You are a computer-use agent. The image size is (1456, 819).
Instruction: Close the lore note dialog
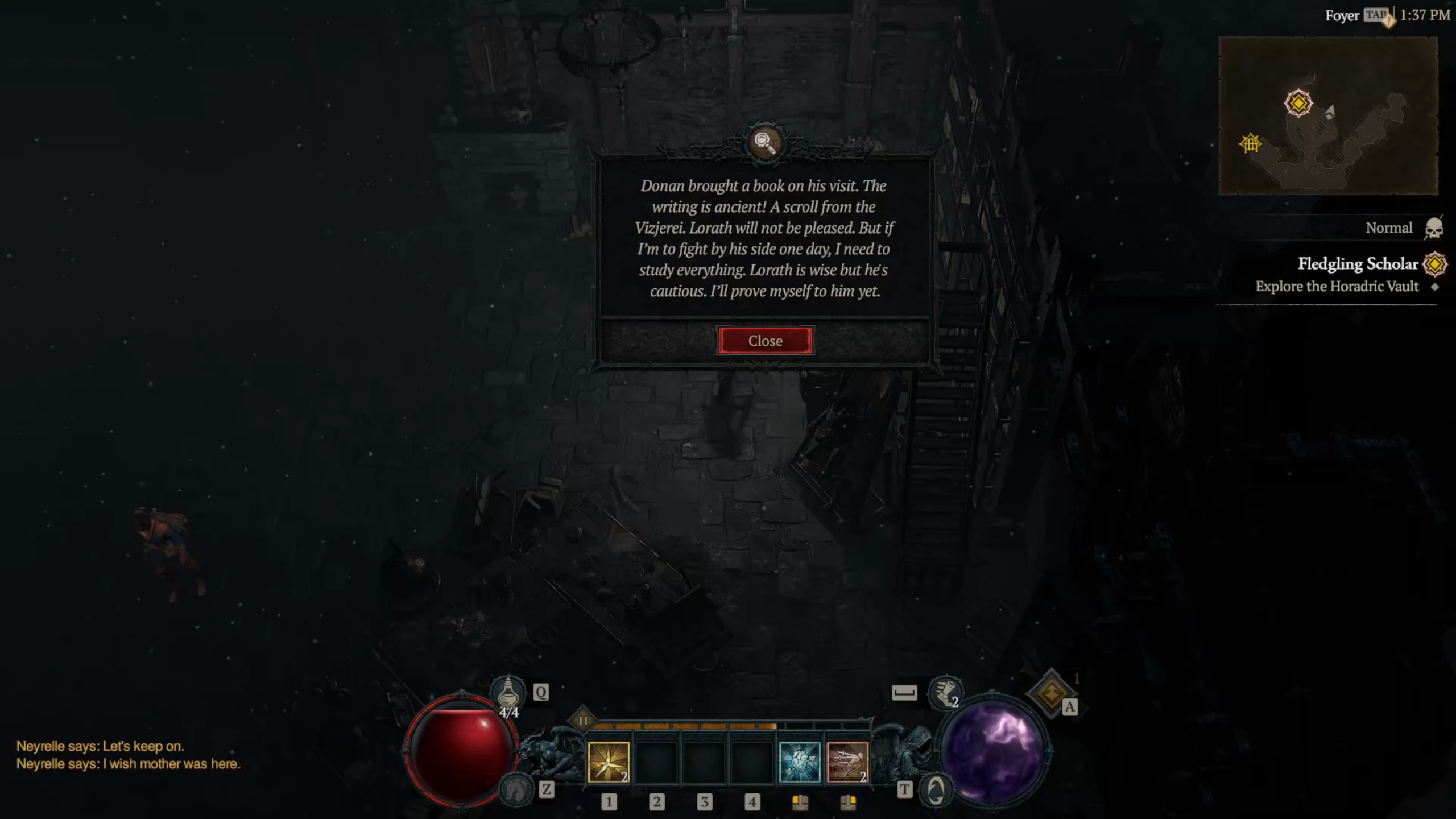pos(765,341)
